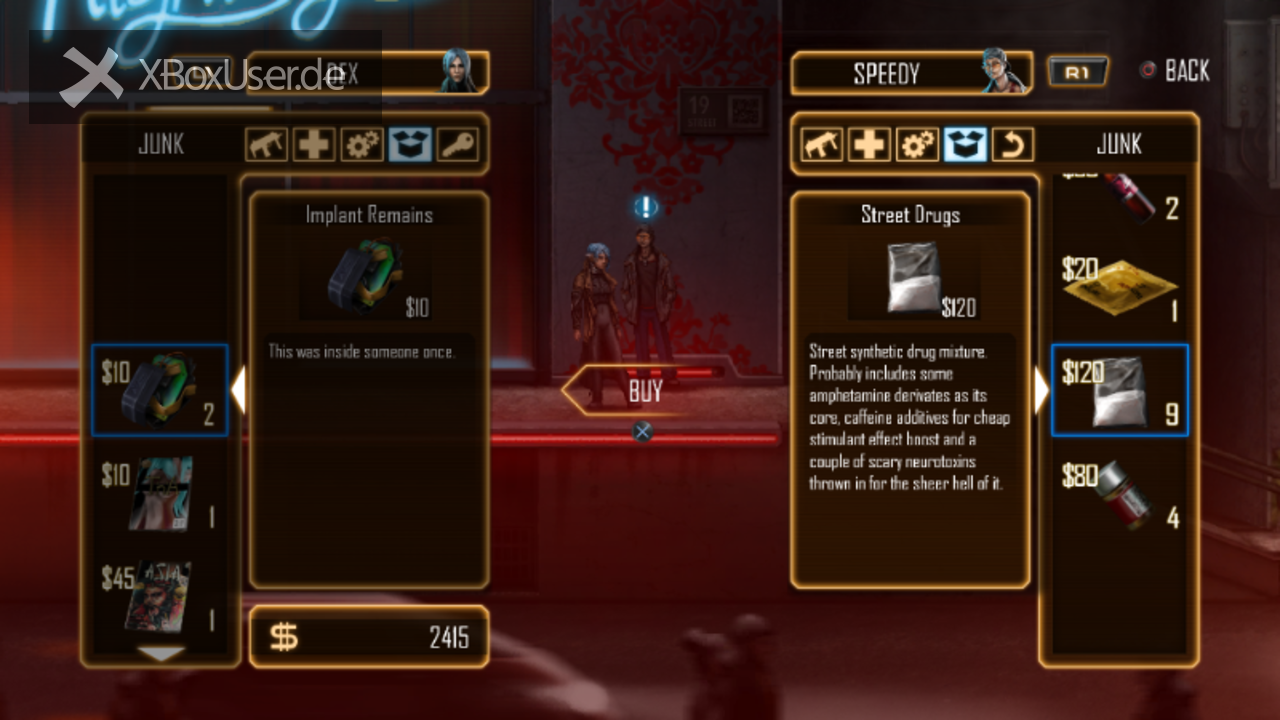Select the $20 gold foil packet item
Viewport: 1280px width, 720px height.
tap(1120, 288)
